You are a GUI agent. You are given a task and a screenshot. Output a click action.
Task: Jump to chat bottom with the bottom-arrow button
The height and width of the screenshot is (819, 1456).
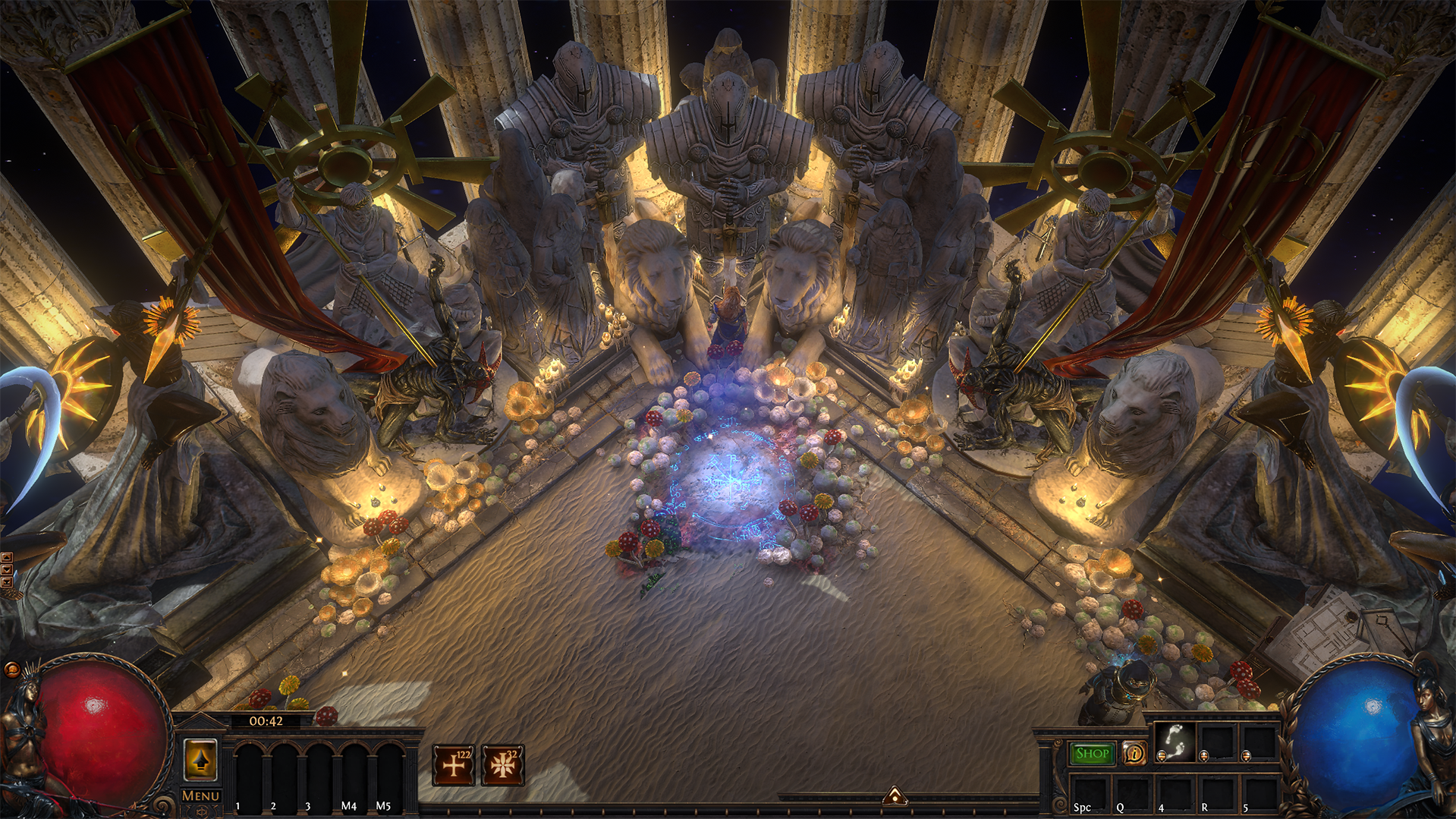[x=7, y=582]
